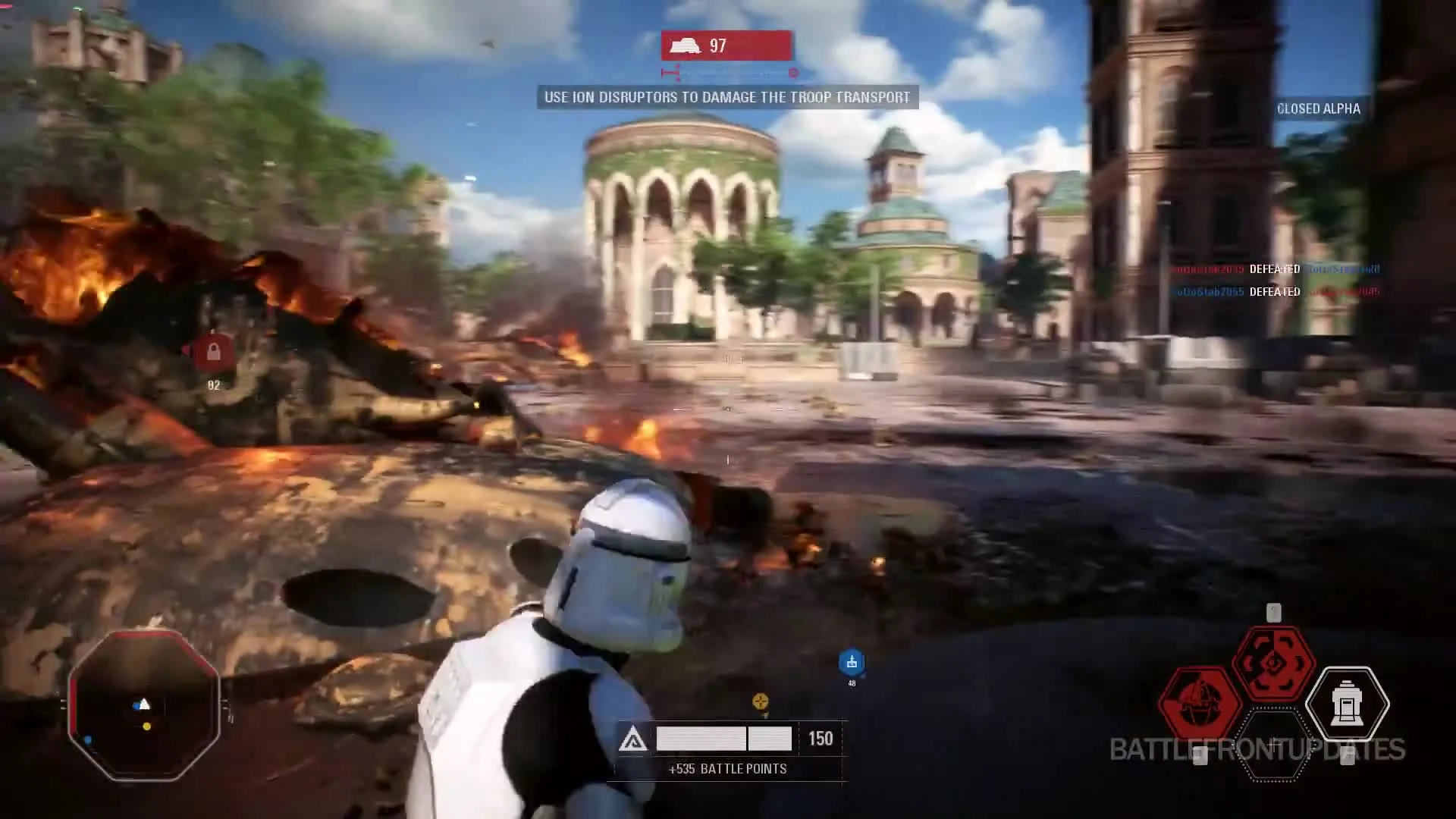Click the empty dotted ability hexagon slot

pyautogui.click(x=1274, y=744)
